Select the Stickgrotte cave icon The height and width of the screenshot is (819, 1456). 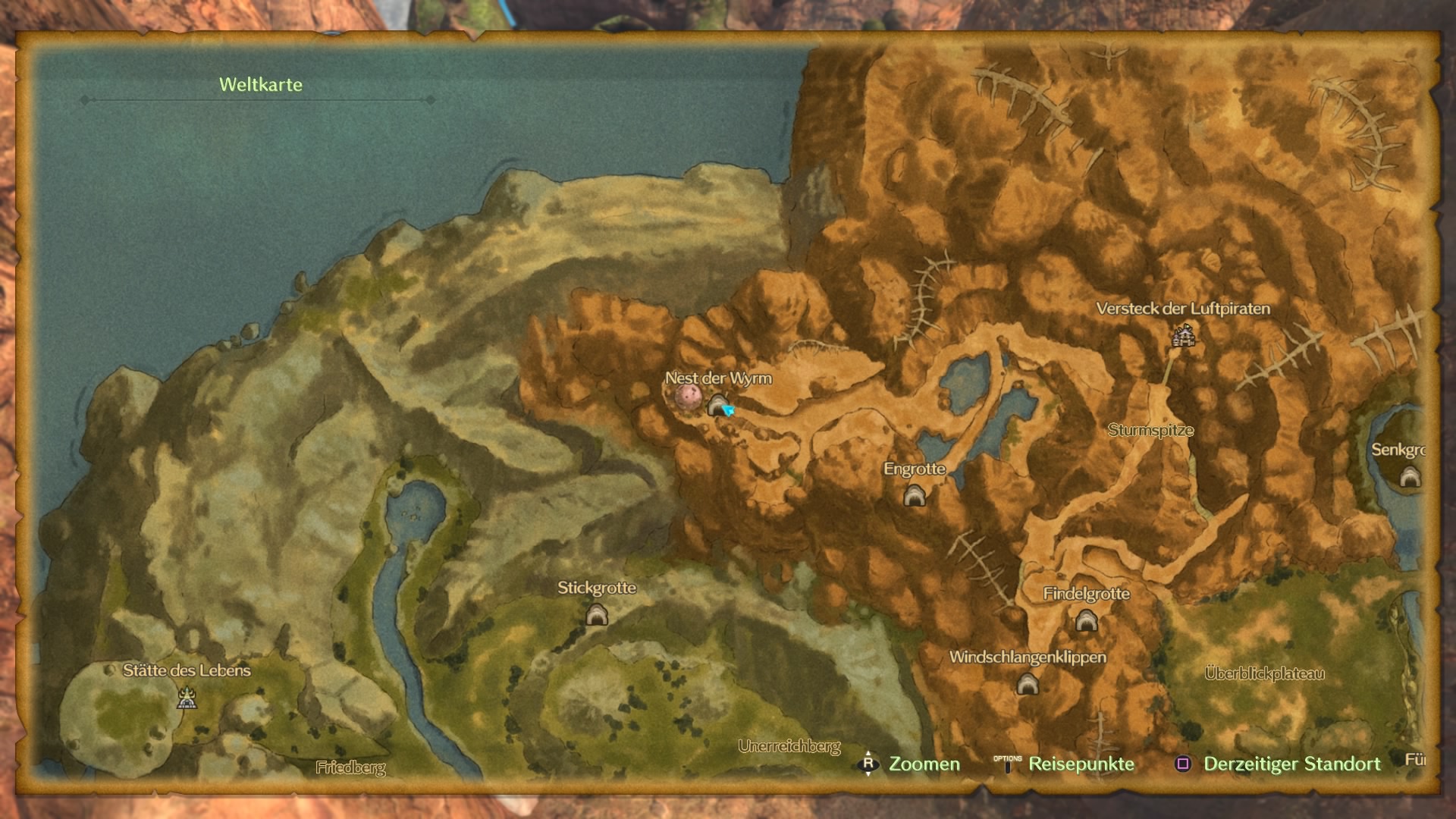(x=597, y=615)
